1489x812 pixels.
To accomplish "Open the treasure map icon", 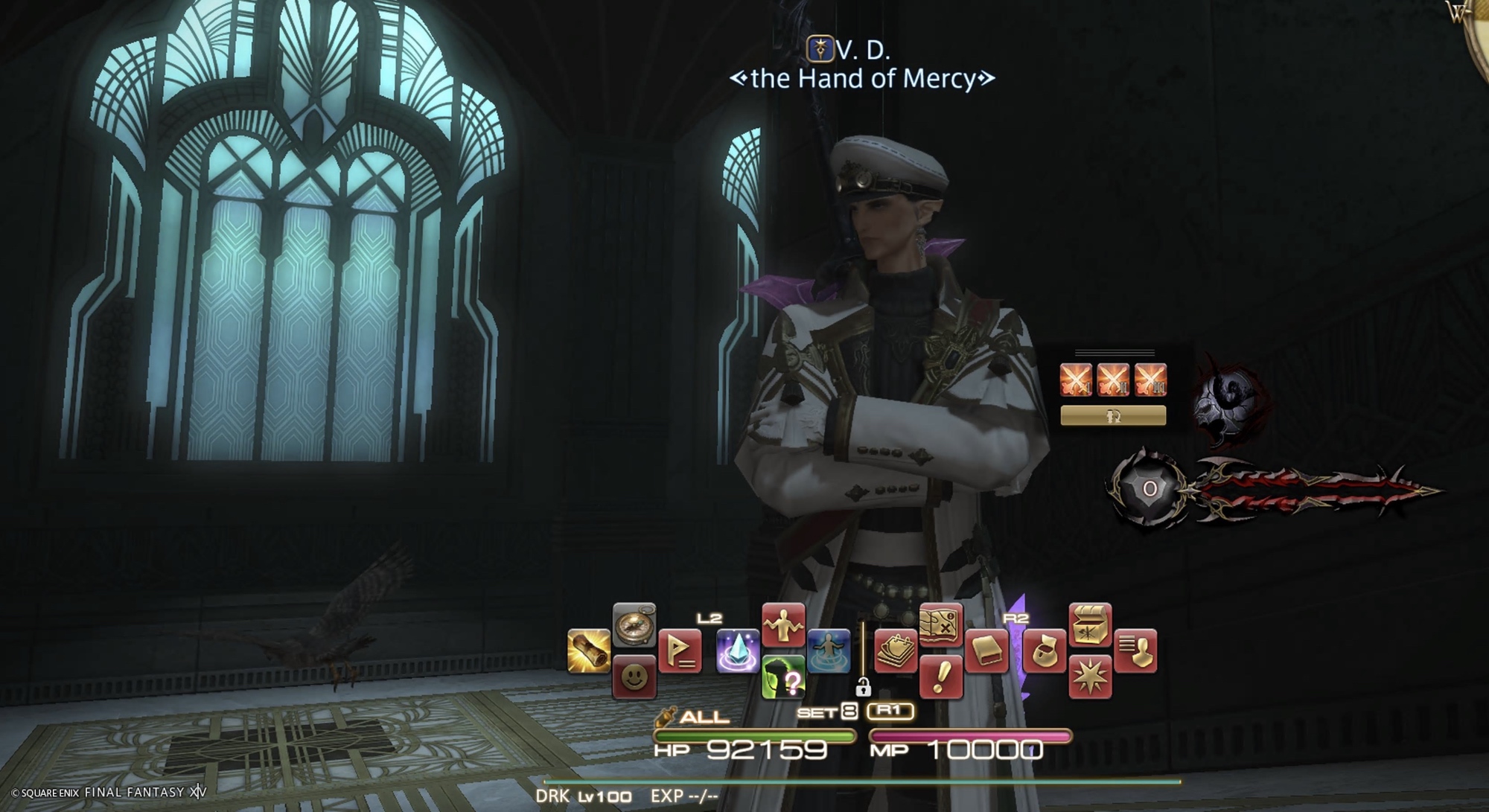I will point(941,625).
